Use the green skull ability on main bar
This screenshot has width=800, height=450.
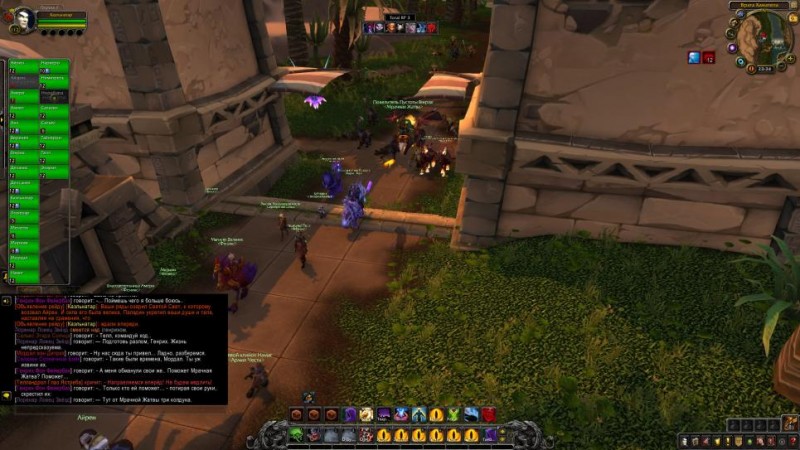pos(298,434)
